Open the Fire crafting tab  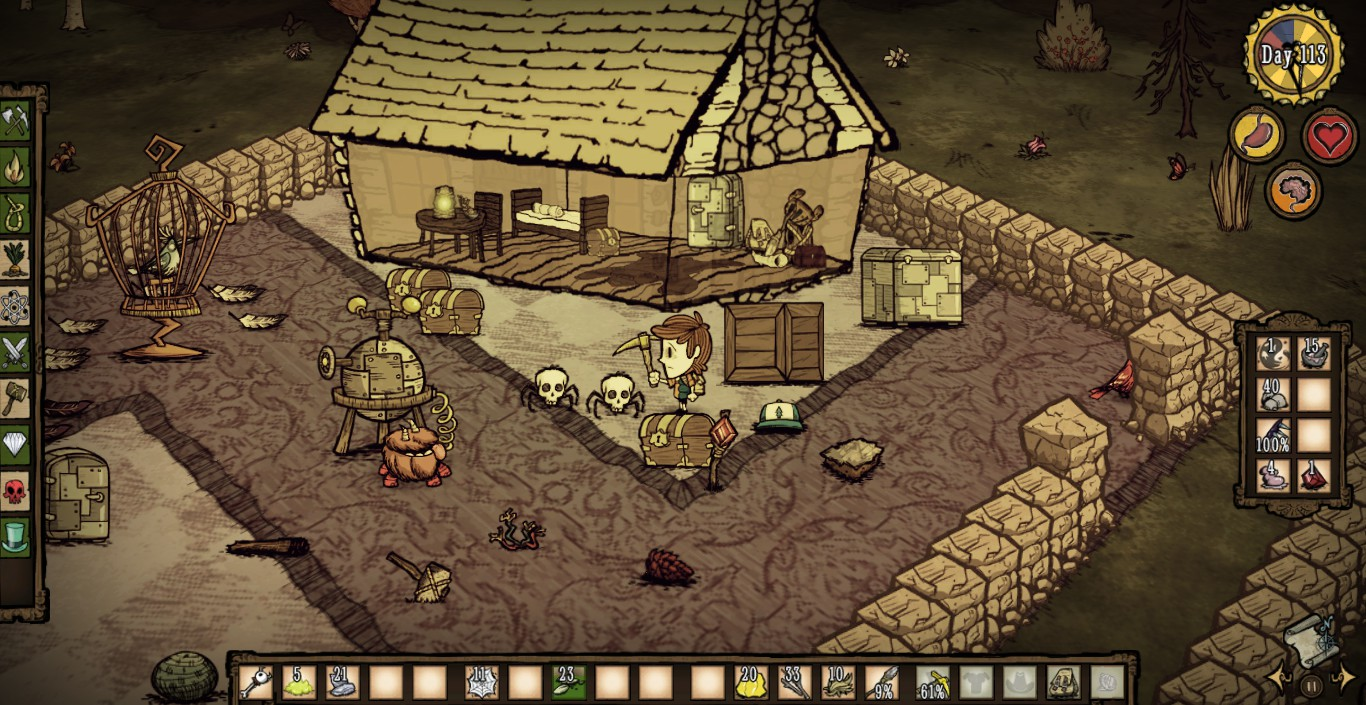(16, 167)
